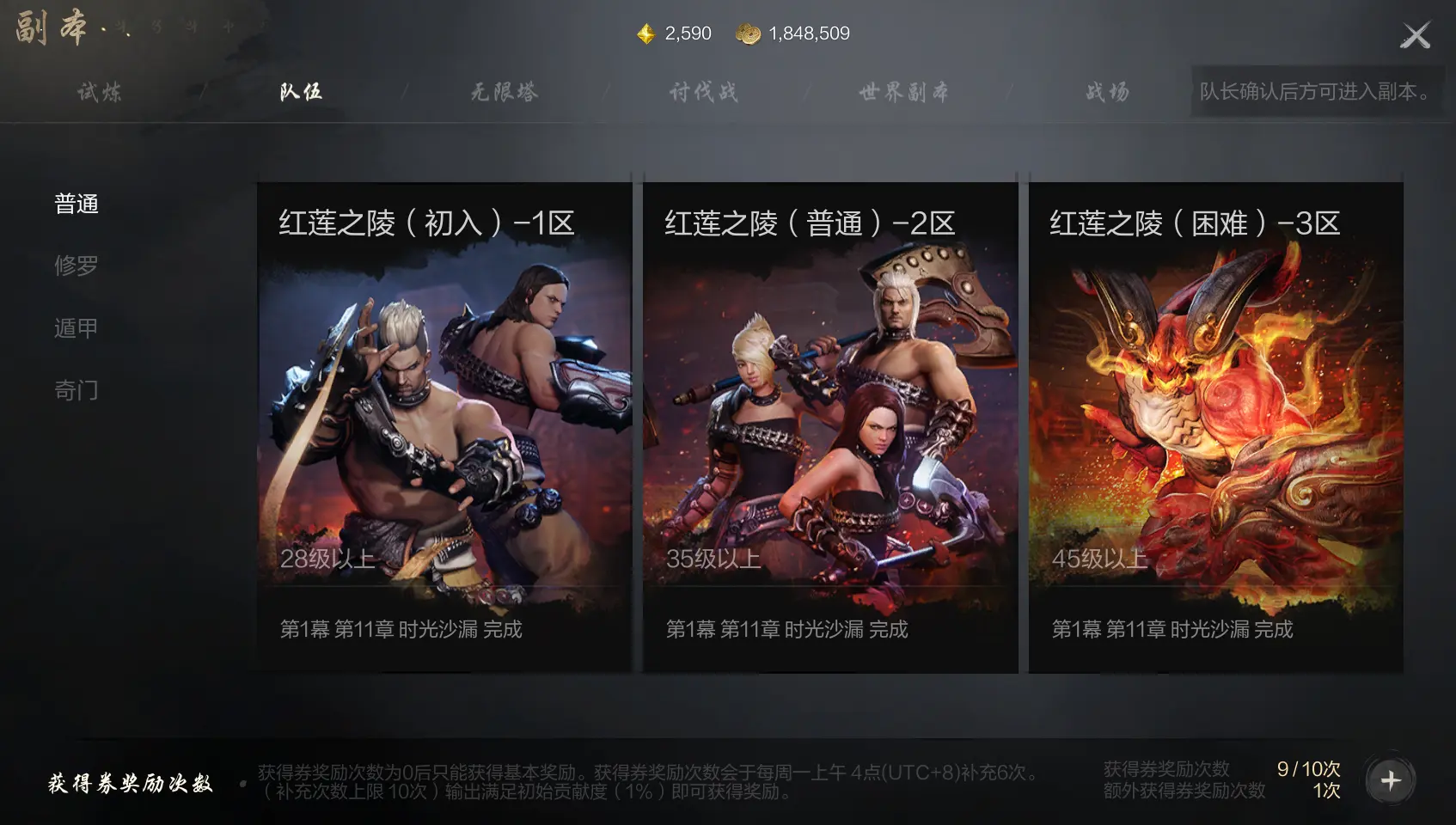Tap the 获得券奖励次数 label icon

click(x=129, y=784)
